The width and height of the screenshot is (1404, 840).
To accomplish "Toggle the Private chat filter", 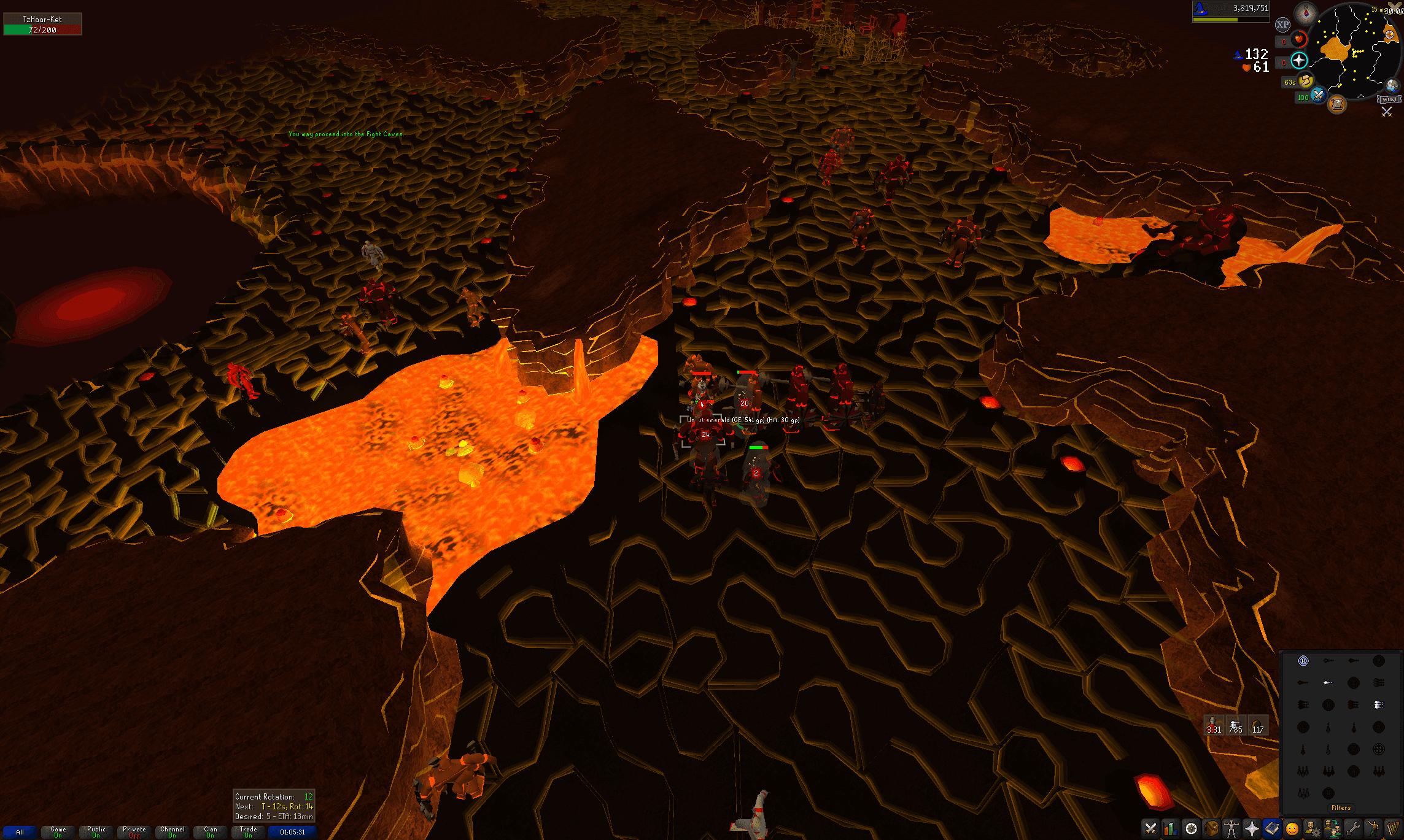I will [134, 832].
